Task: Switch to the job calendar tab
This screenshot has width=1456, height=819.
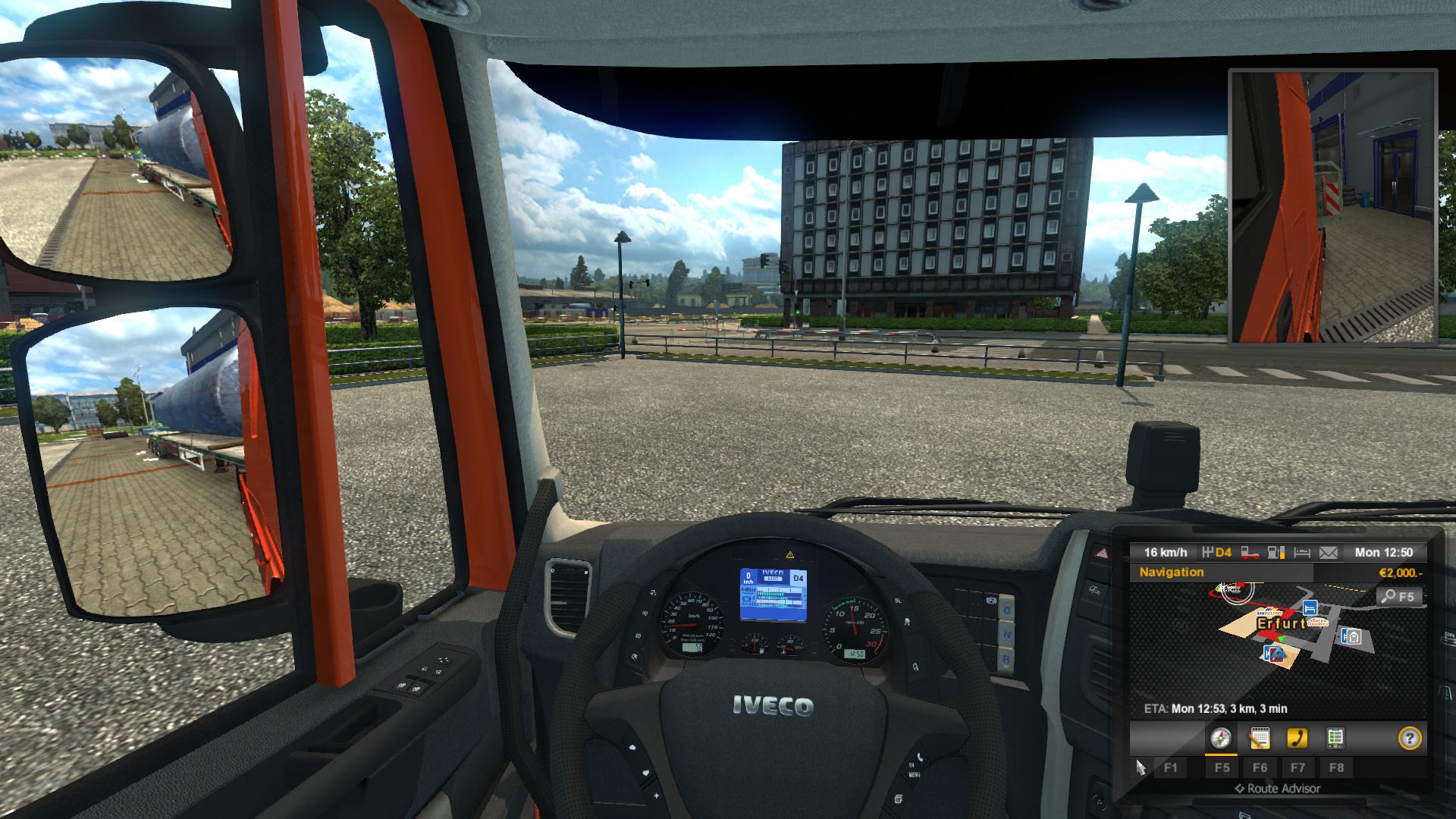Action: [1260, 738]
